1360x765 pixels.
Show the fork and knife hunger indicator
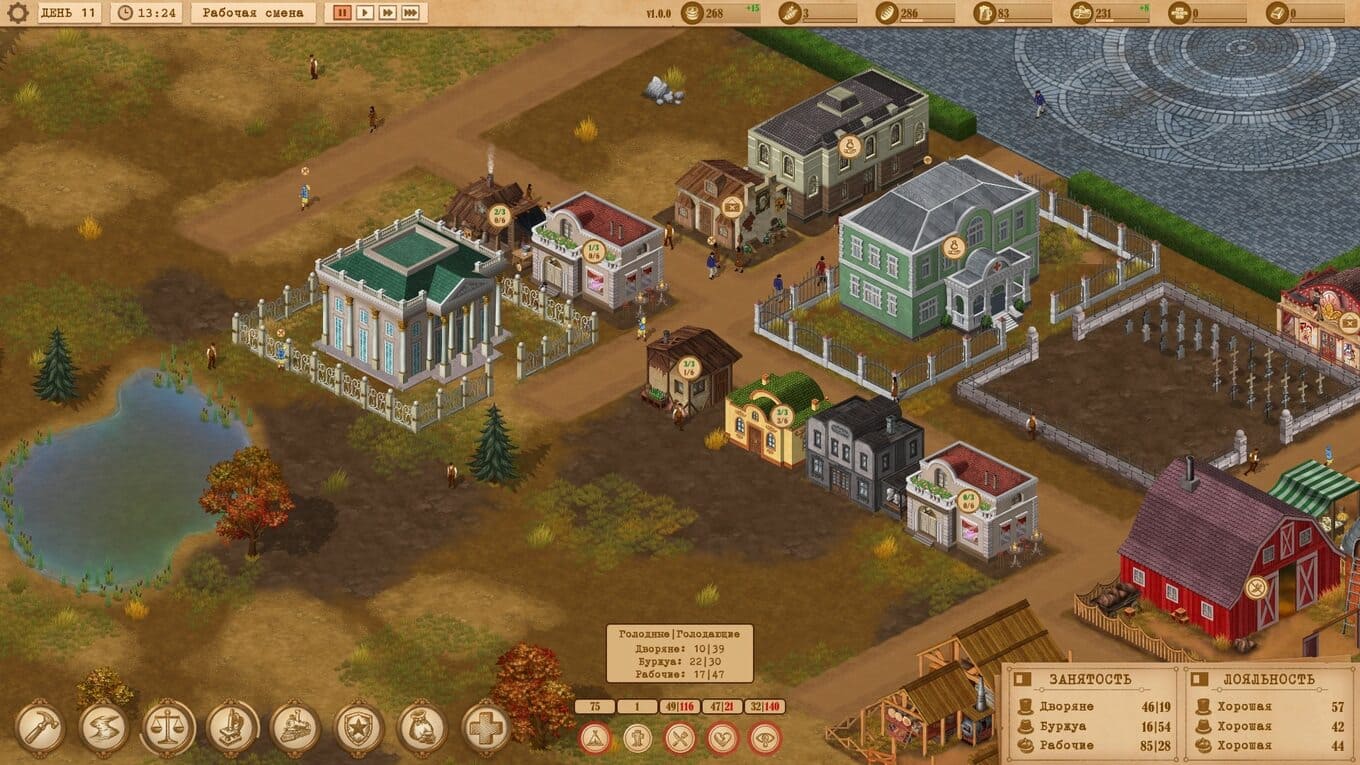click(680, 739)
